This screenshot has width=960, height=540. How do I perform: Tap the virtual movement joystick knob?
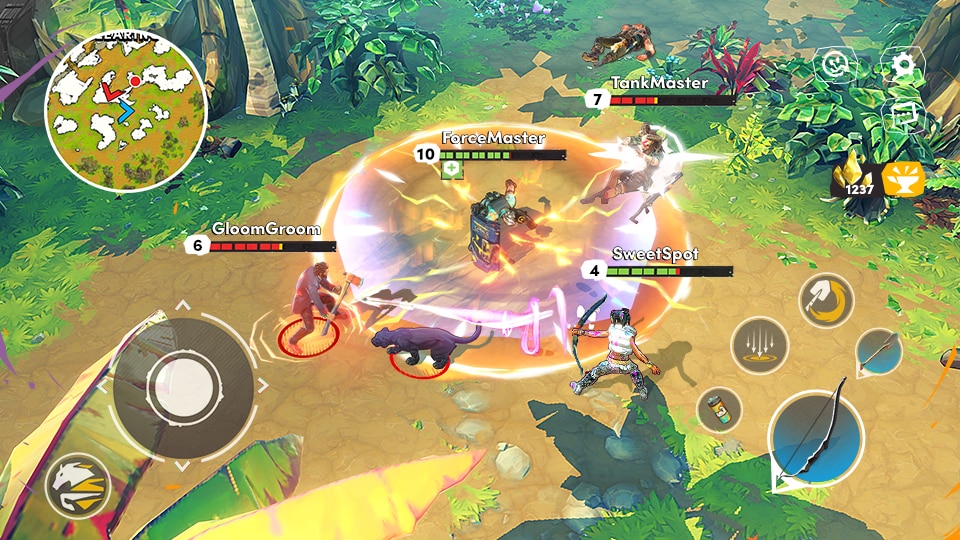(x=182, y=381)
